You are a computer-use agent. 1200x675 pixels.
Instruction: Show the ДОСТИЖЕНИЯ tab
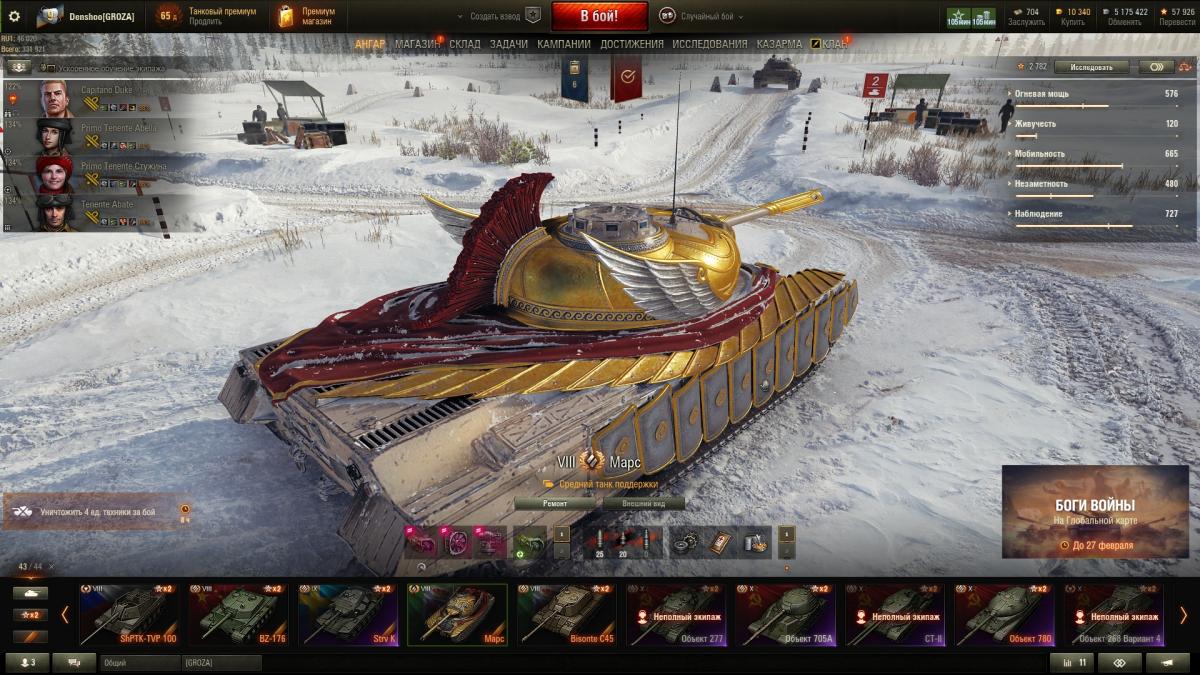pos(632,44)
